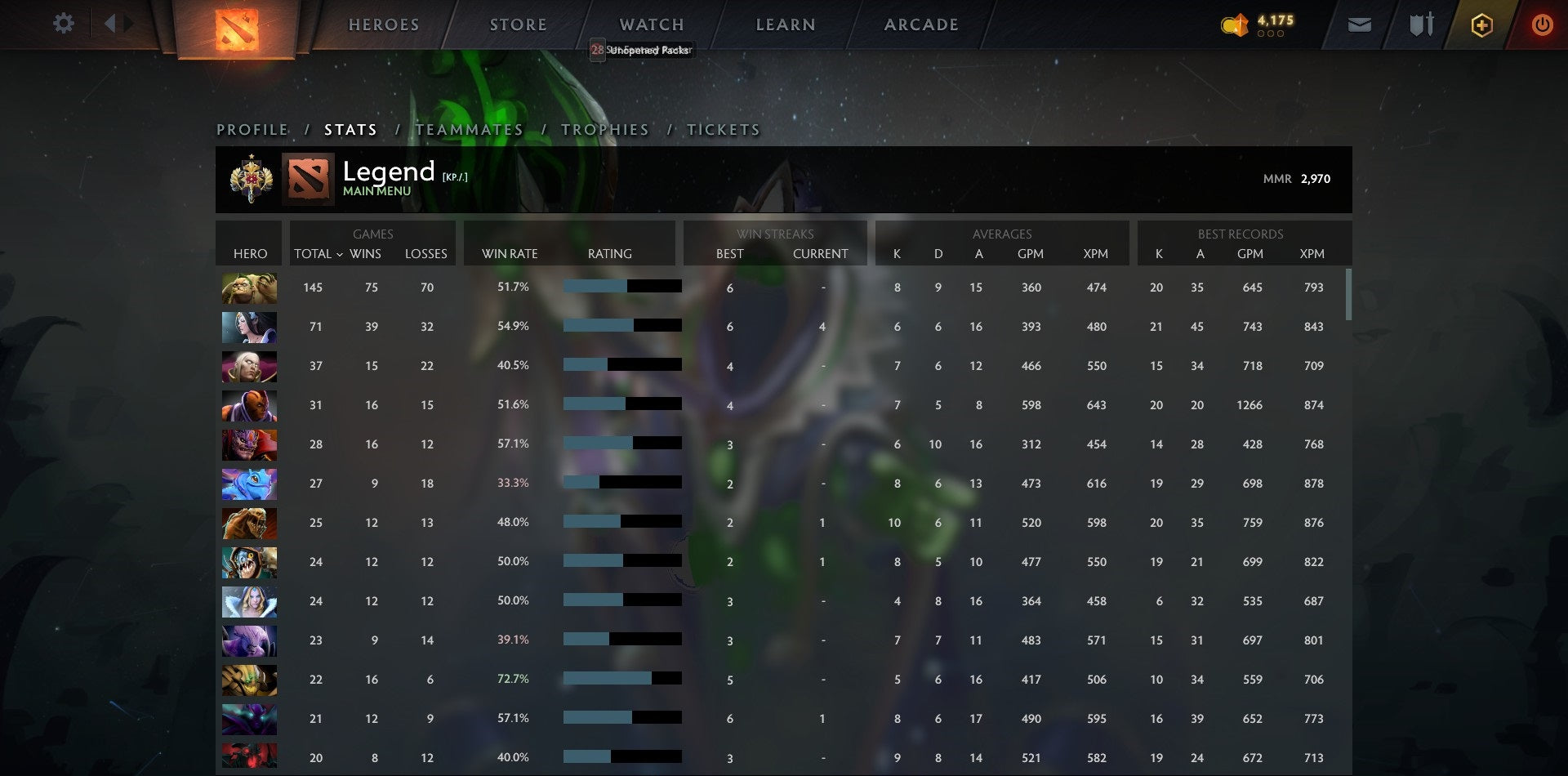The height and width of the screenshot is (776, 1568).
Task: Click the MMR value 2,970
Action: pos(1317,178)
